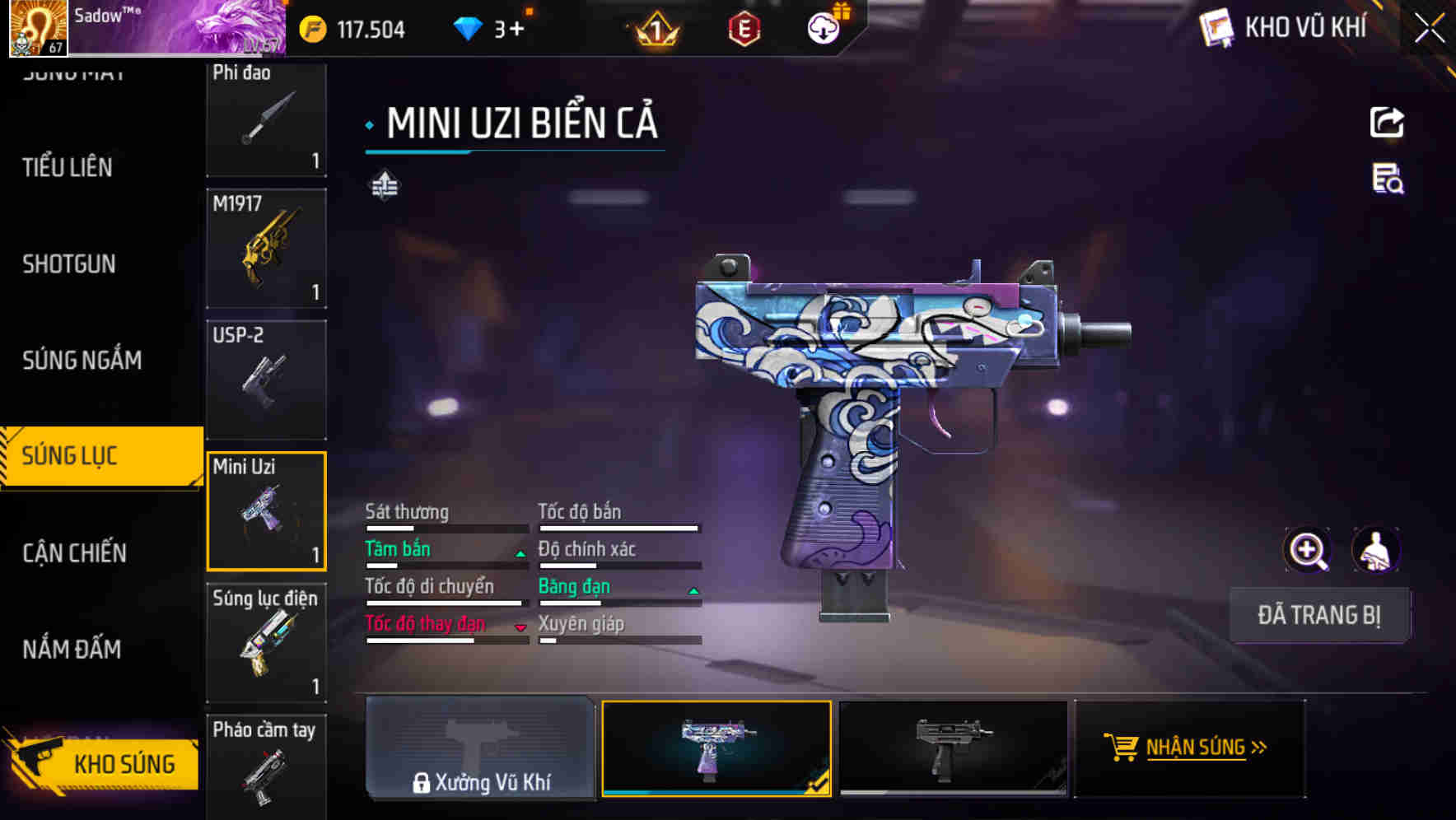Screen dimensions: 1456x820
Task: Choose the Cận Chiến category
Action: pos(74,552)
